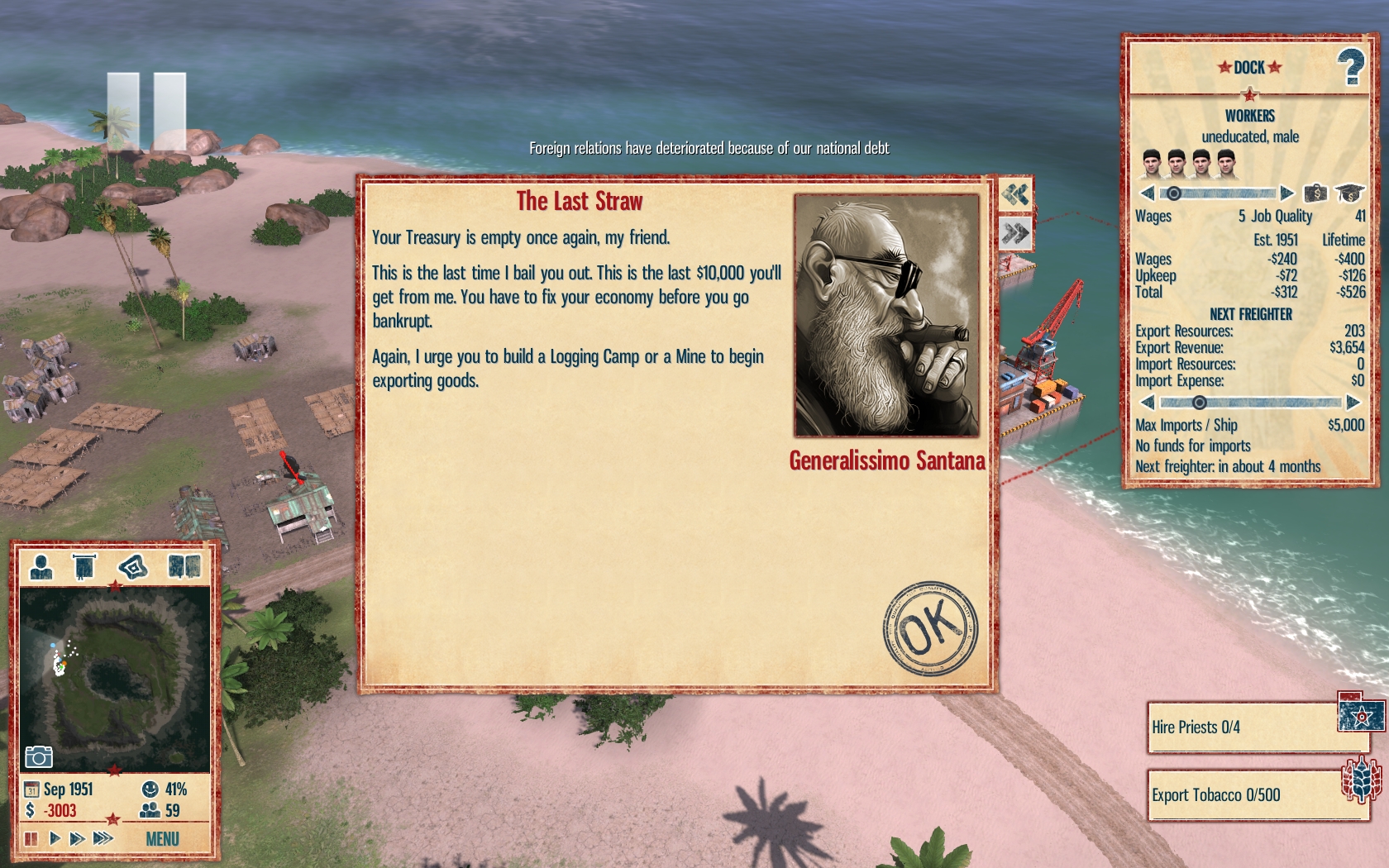Click the graduation cap icon in Dock panel
The image size is (1389, 868).
click(1349, 193)
